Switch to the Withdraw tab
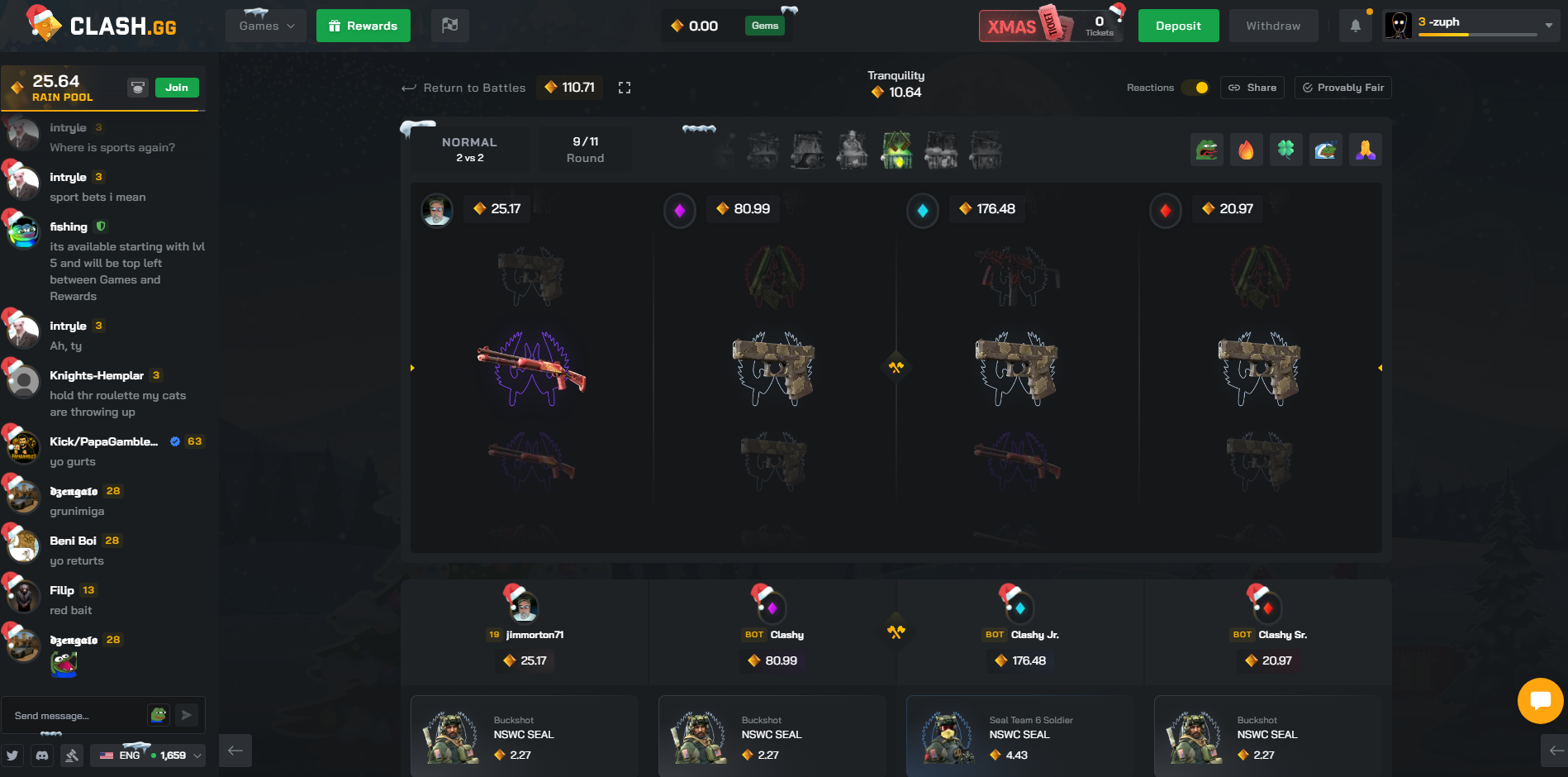Image resolution: width=1568 pixels, height=777 pixels. coord(1273,26)
